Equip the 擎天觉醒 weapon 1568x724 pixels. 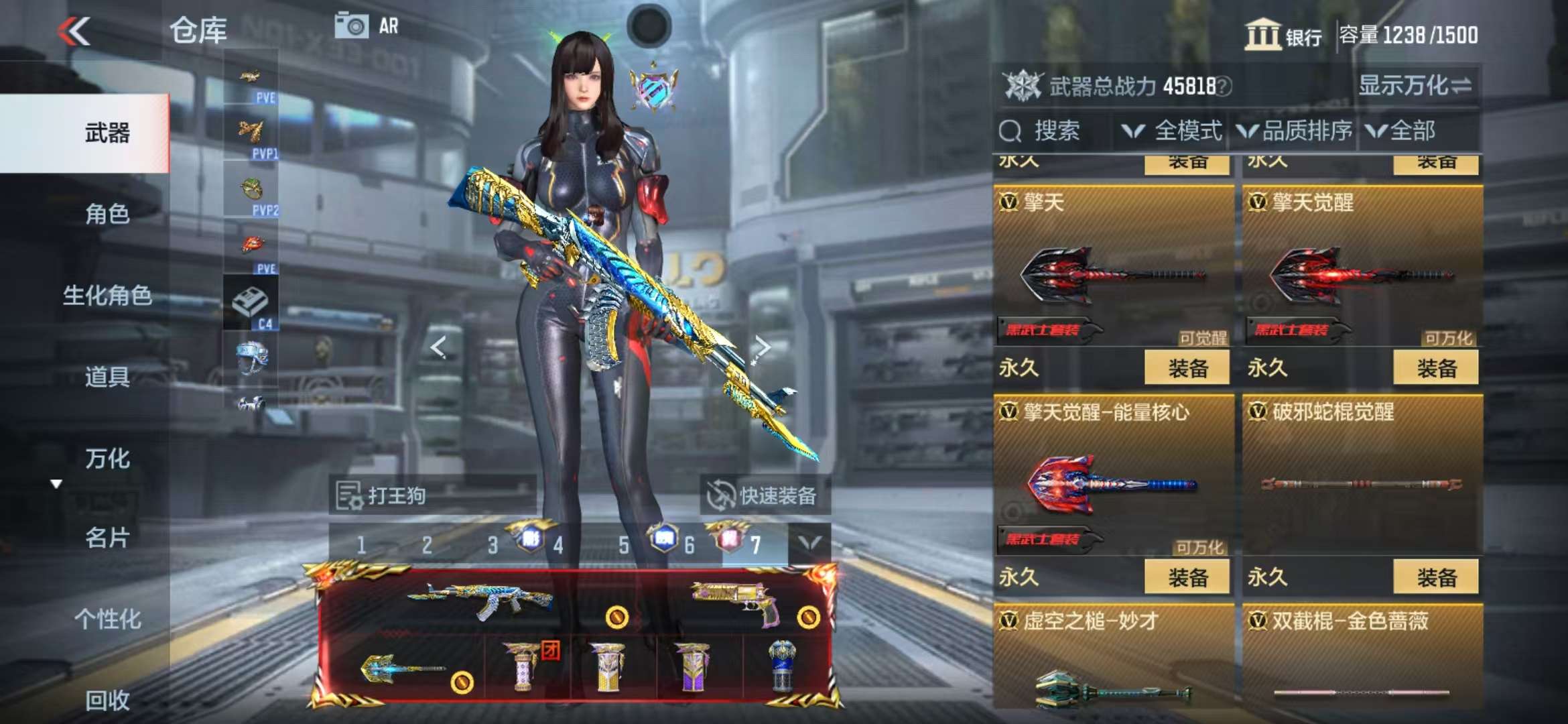click(x=1435, y=368)
